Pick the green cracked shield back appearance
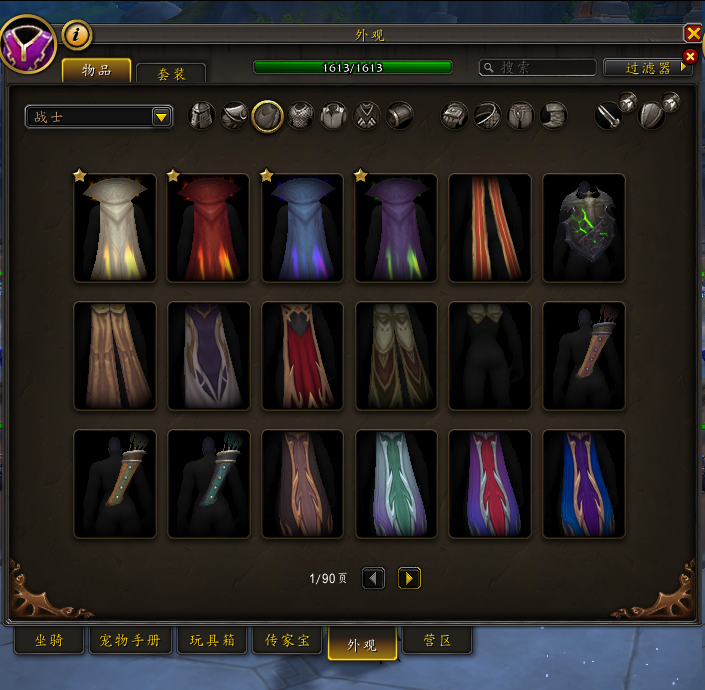705x690 pixels. tap(584, 228)
